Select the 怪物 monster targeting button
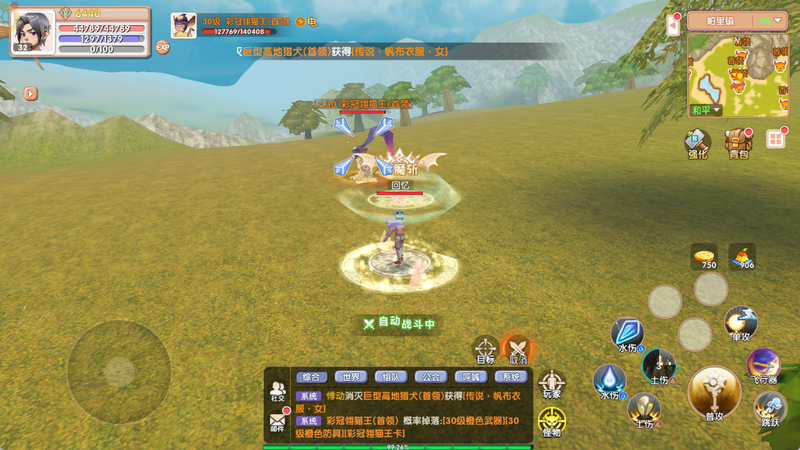The image size is (800, 450). (x=551, y=421)
